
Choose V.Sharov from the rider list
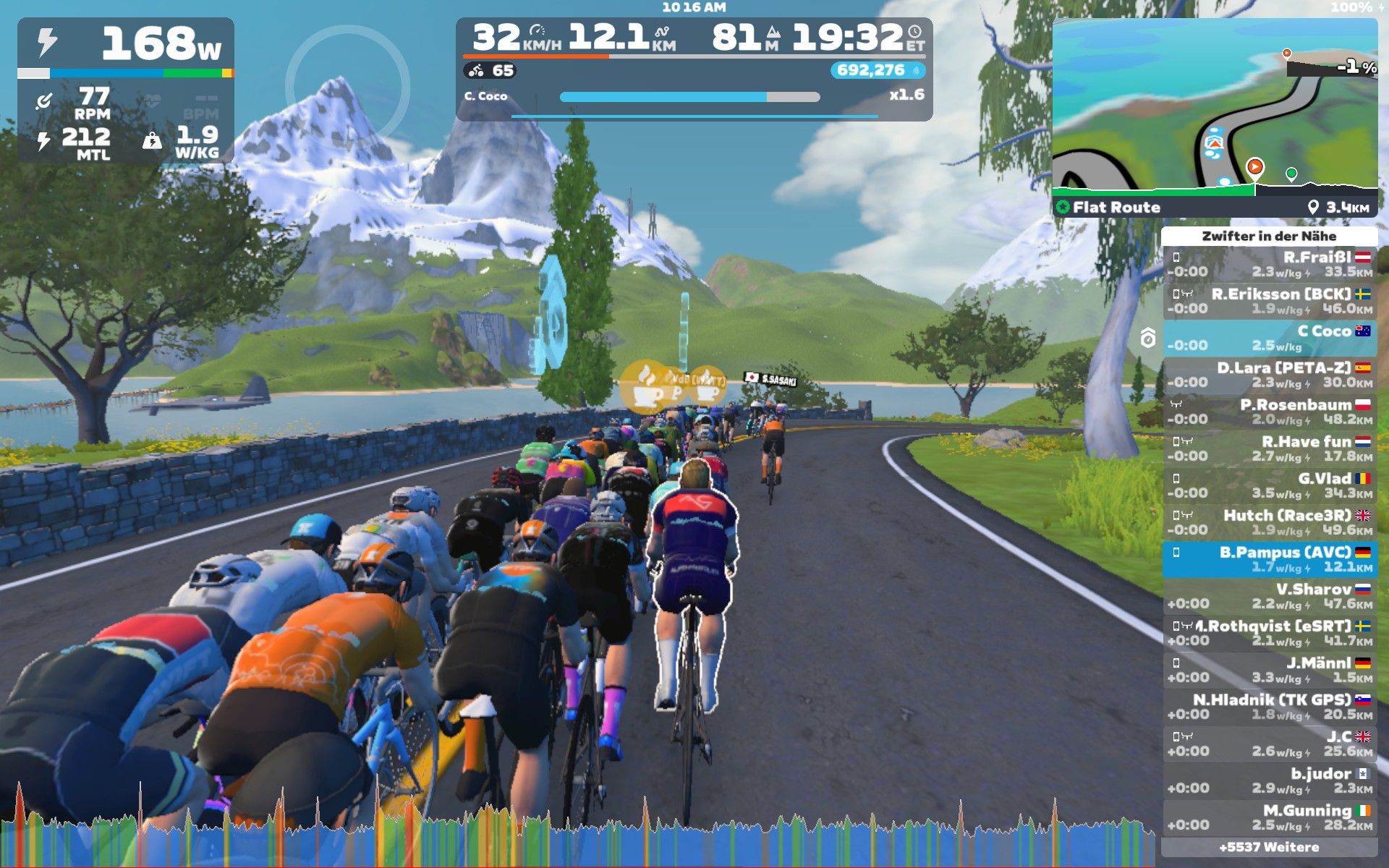[1270, 597]
